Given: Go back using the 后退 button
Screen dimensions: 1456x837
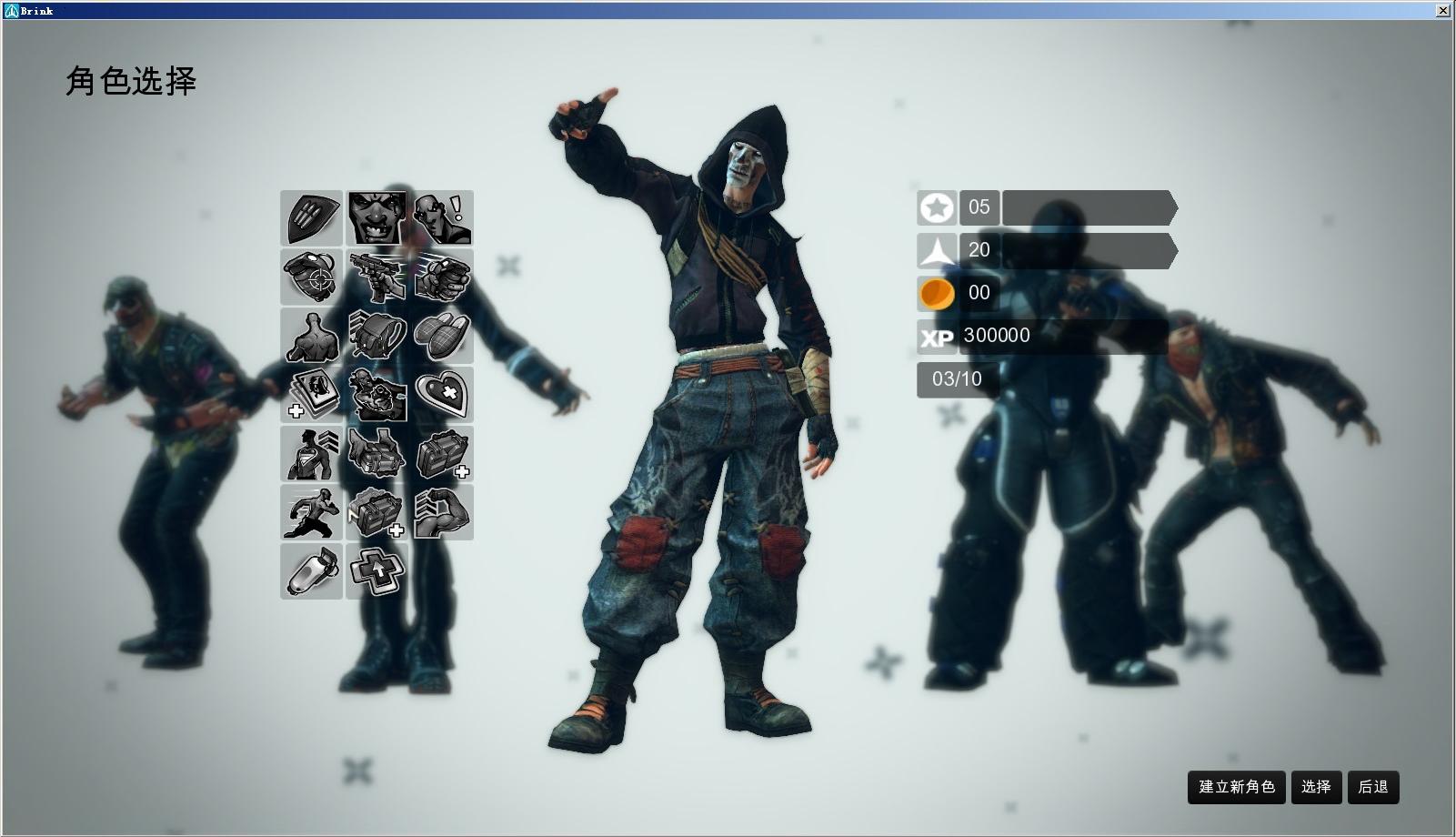Looking at the screenshot, I should (1372, 787).
